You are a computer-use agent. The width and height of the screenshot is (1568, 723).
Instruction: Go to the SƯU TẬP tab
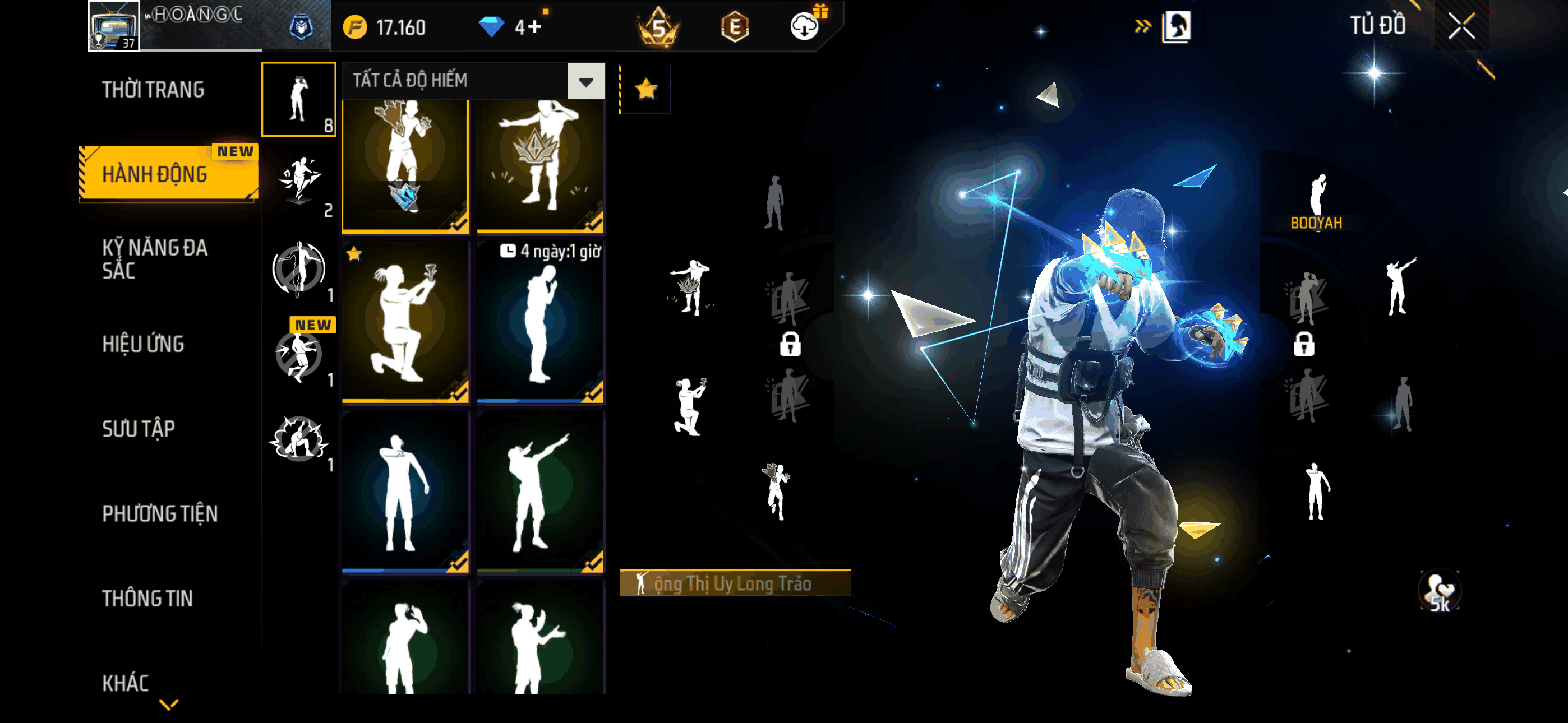[138, 428]
